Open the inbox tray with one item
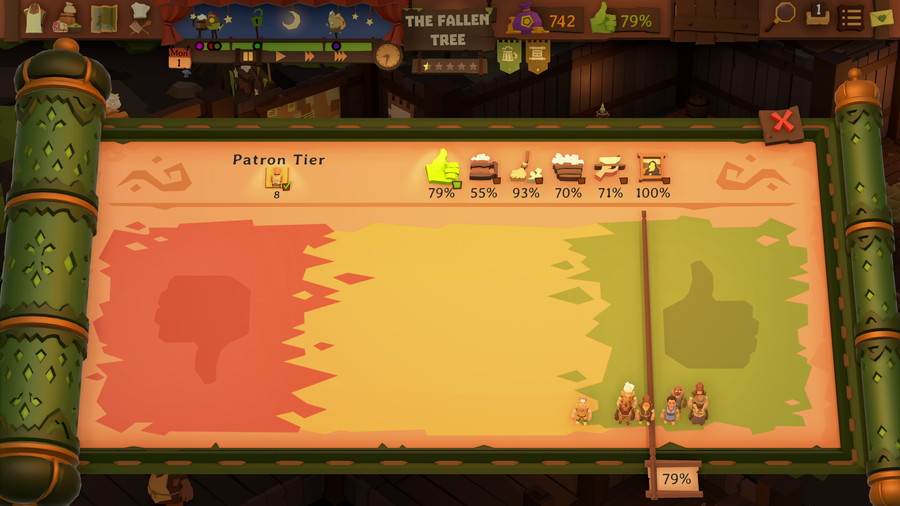The height and width of the screenshot is (506, 900). click(817, 15)
